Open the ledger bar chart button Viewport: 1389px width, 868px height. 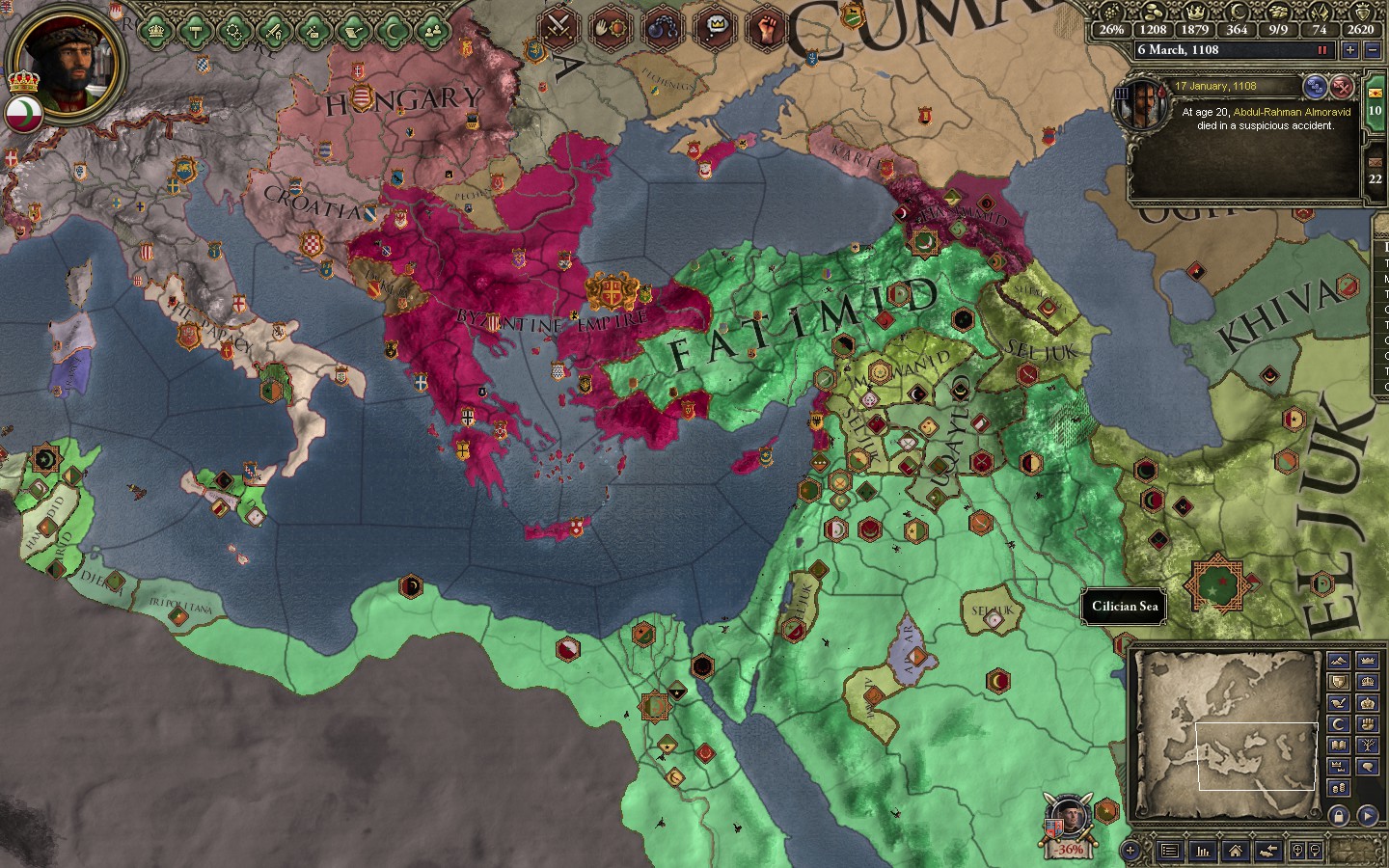coord(1203,851)
